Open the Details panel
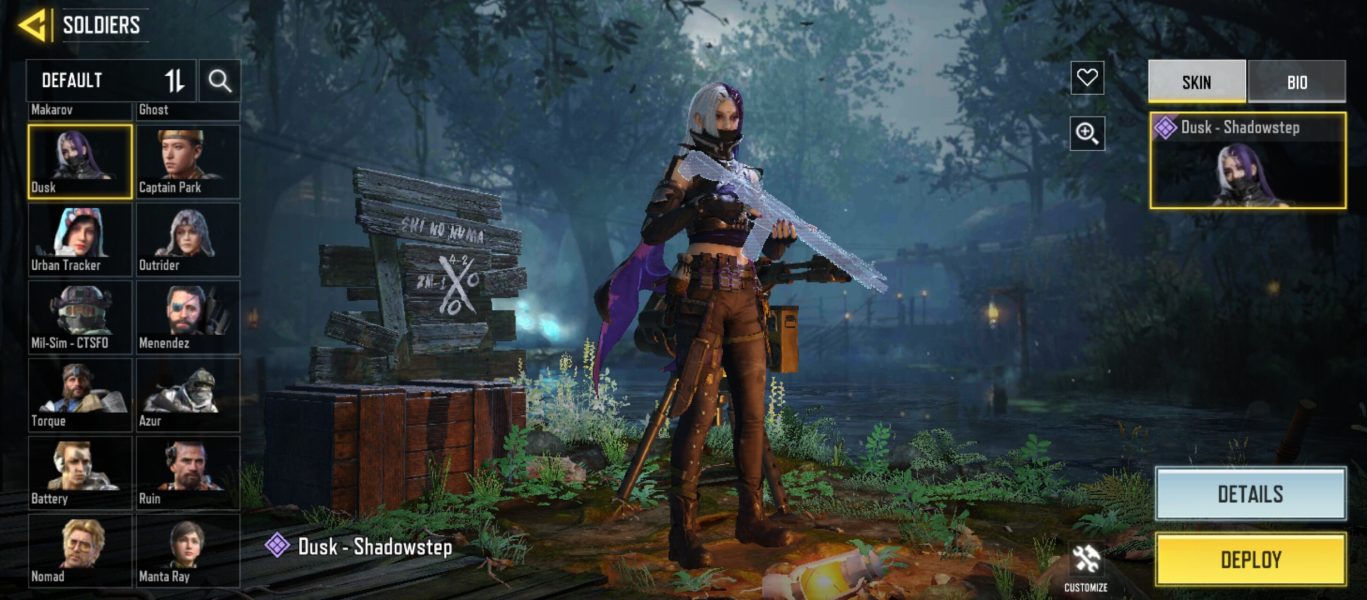 (1250, 494)
